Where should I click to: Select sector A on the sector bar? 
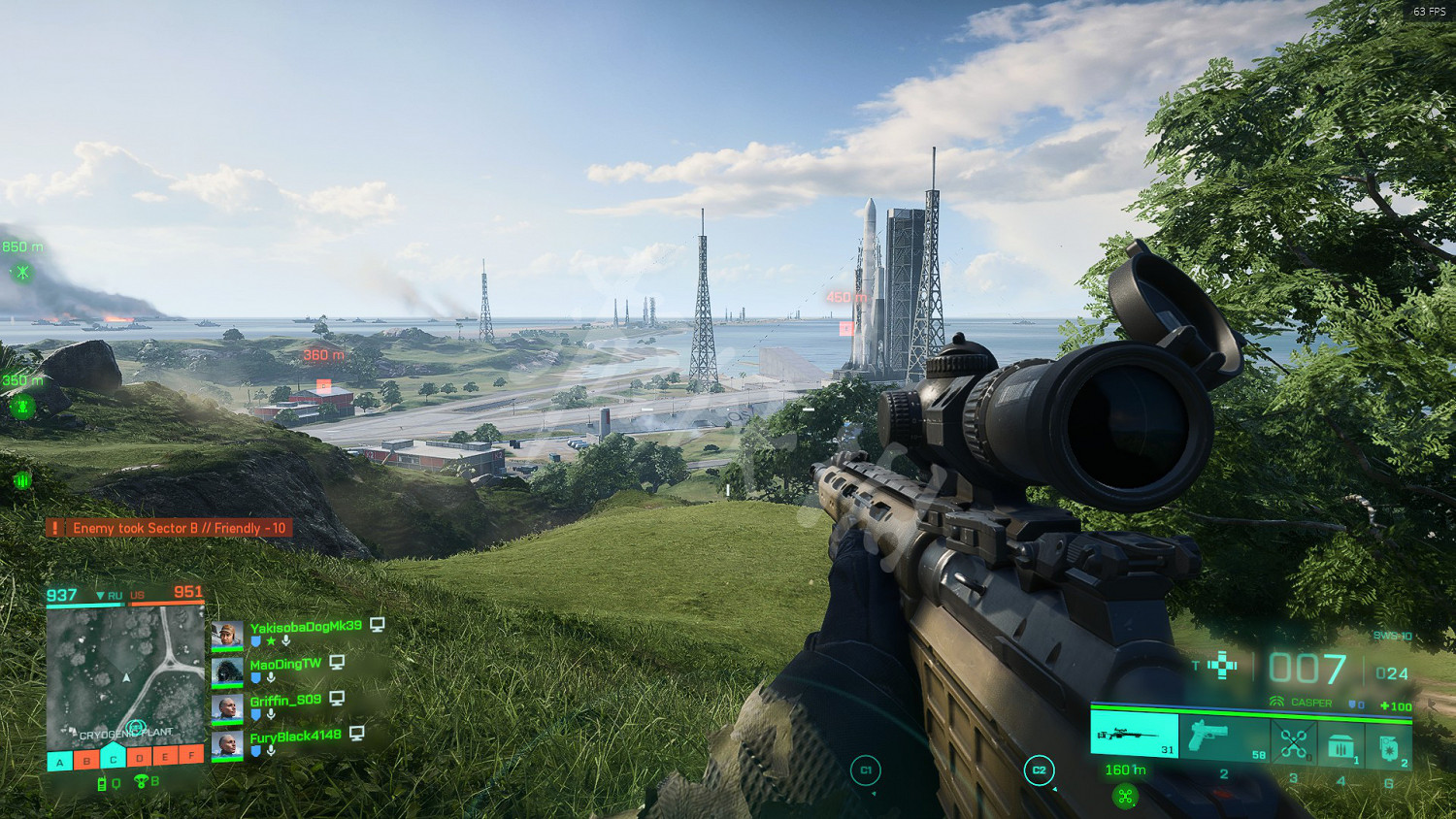pos(60,761)
